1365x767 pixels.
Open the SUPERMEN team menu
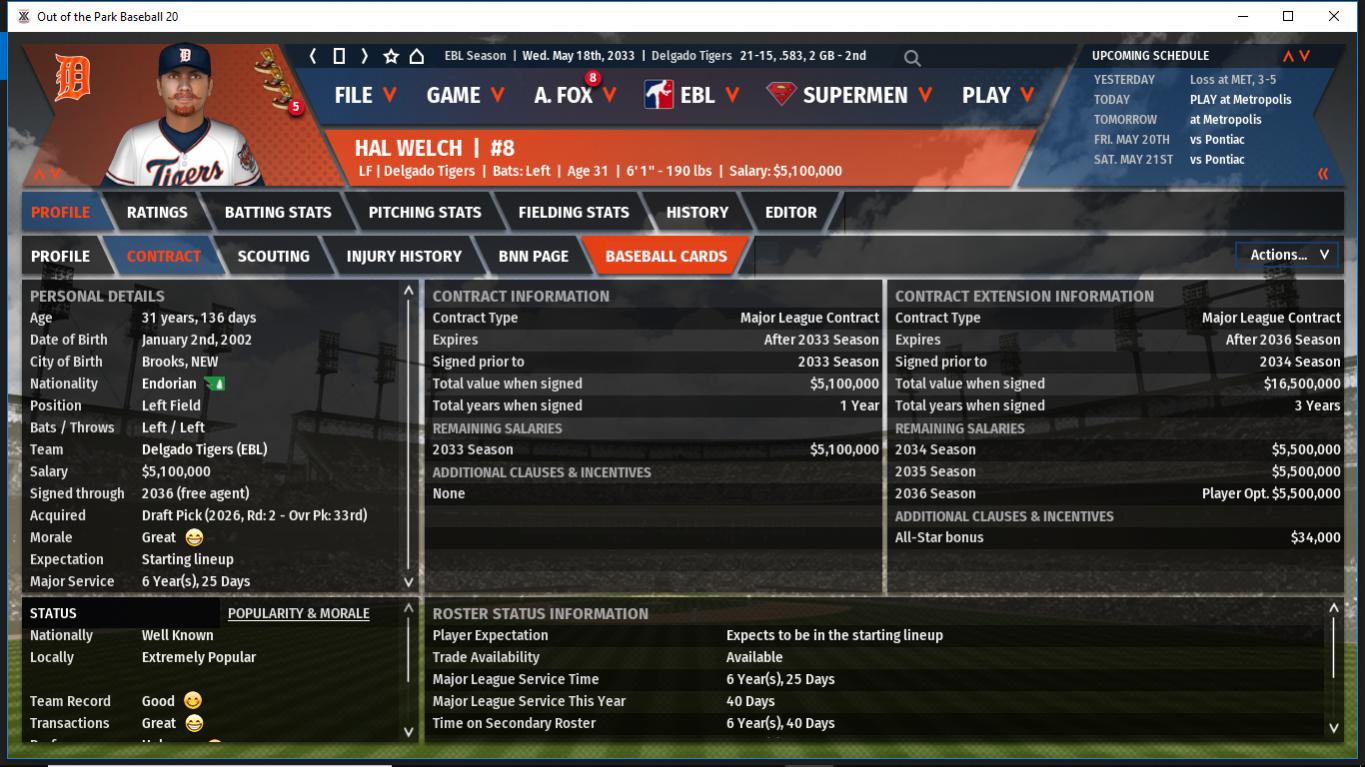pyautogui.click(x=850, y=95)
